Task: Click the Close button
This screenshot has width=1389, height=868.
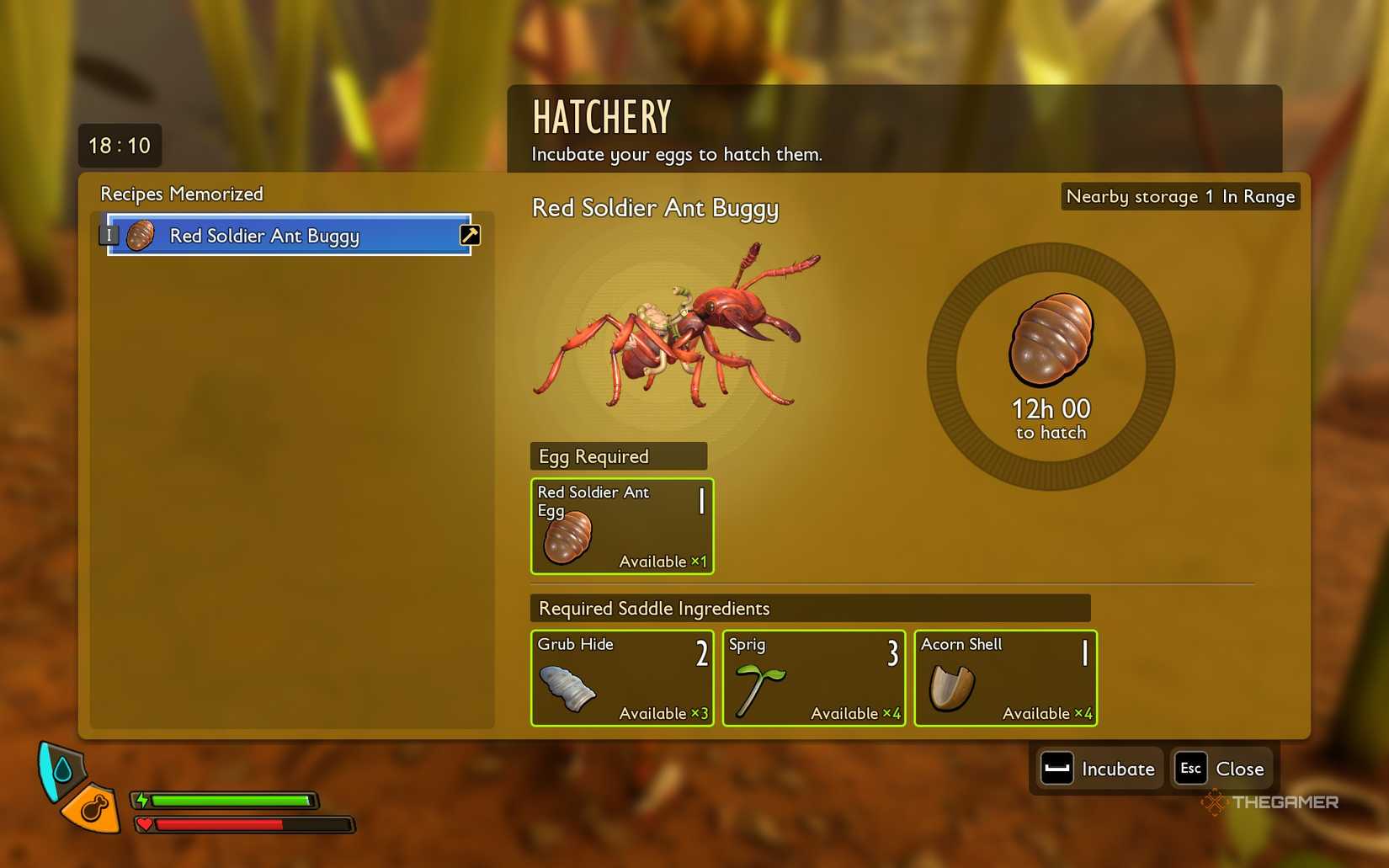Action: click(1220, 768)
